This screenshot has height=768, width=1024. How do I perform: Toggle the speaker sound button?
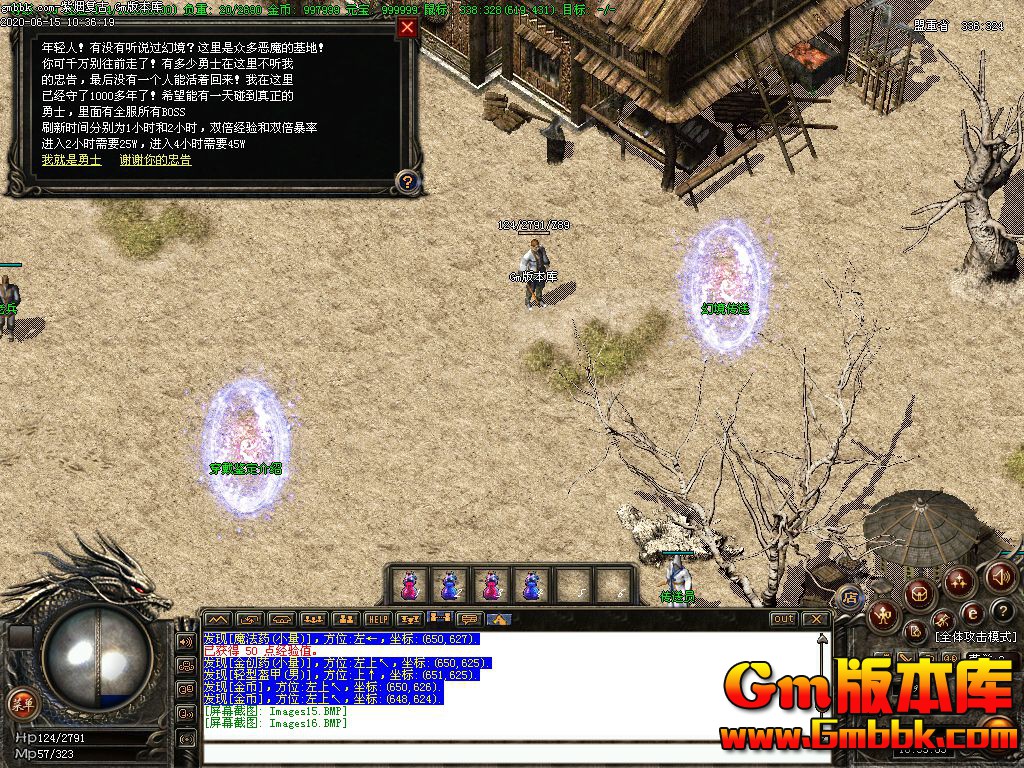[x=1001, y=576]
